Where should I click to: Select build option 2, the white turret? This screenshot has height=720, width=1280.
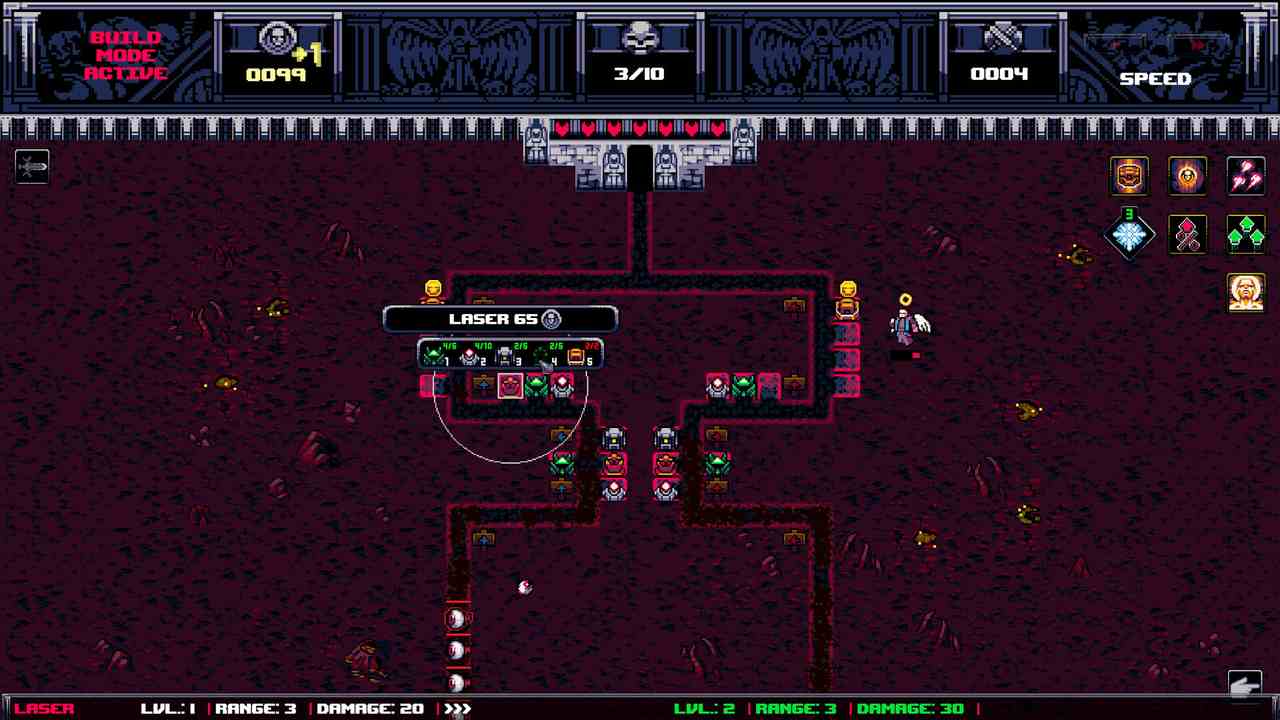(470, 356)
